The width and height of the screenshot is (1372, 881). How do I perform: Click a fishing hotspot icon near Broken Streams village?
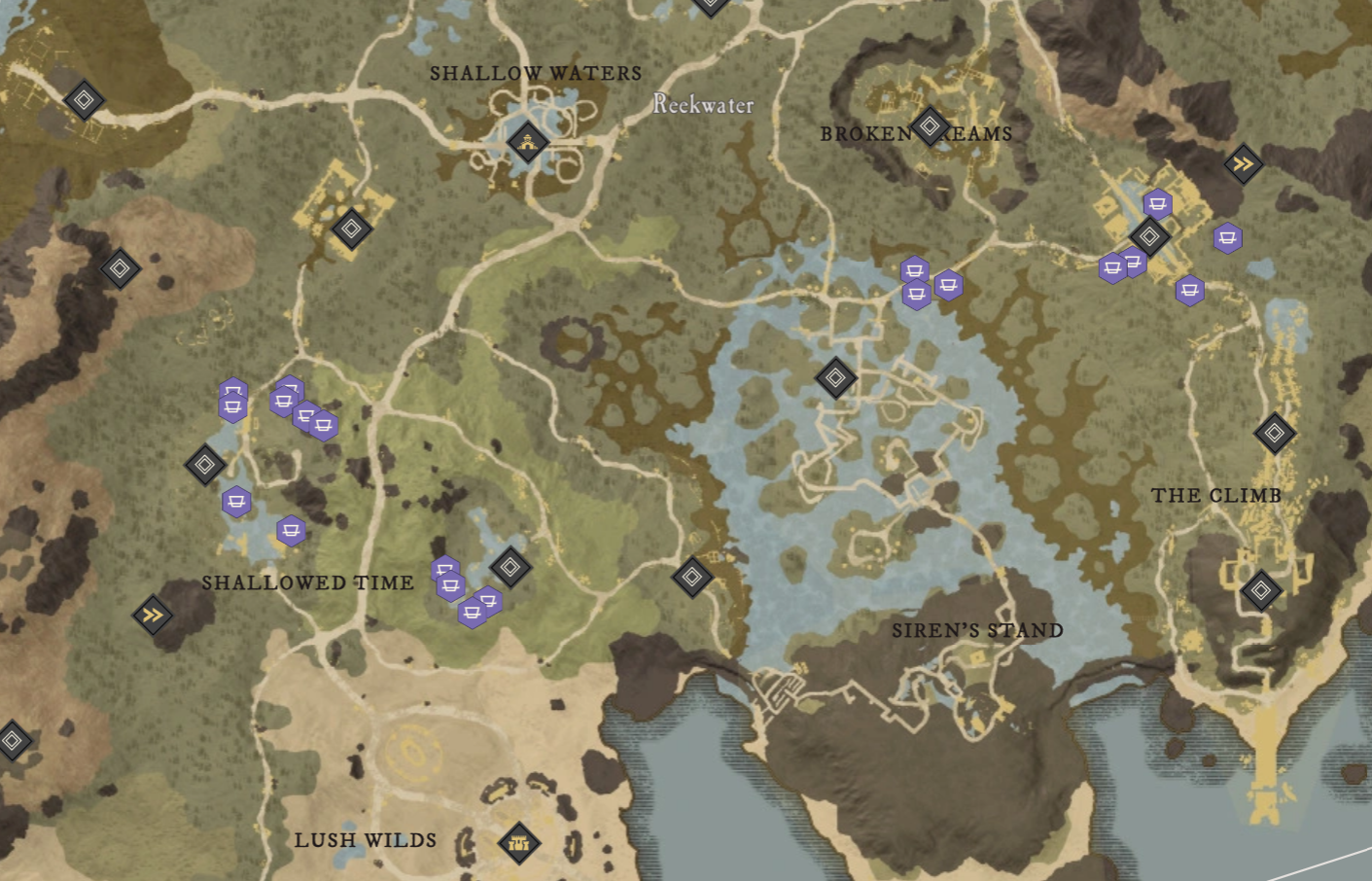pyautogui.click(x=1156, y=204)
